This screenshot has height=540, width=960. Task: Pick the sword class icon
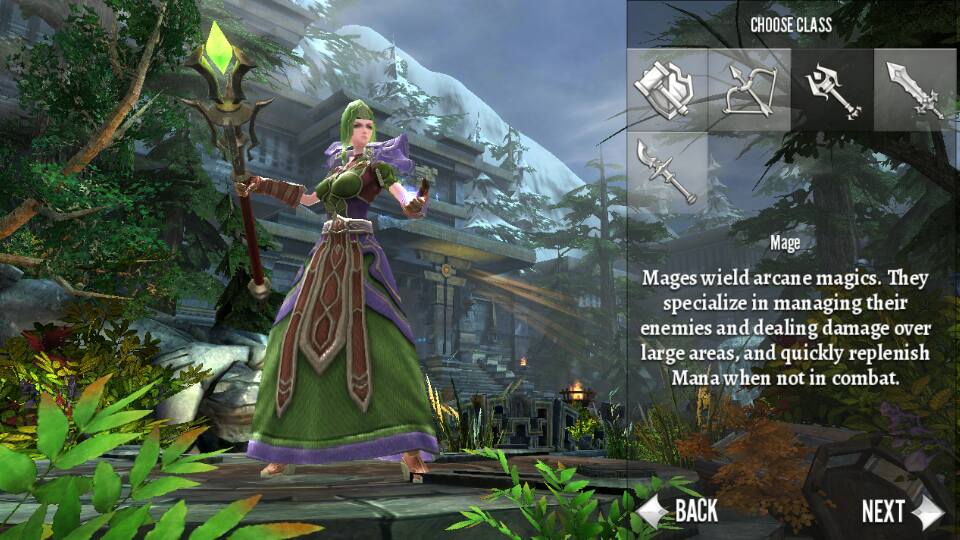(914, 90)
